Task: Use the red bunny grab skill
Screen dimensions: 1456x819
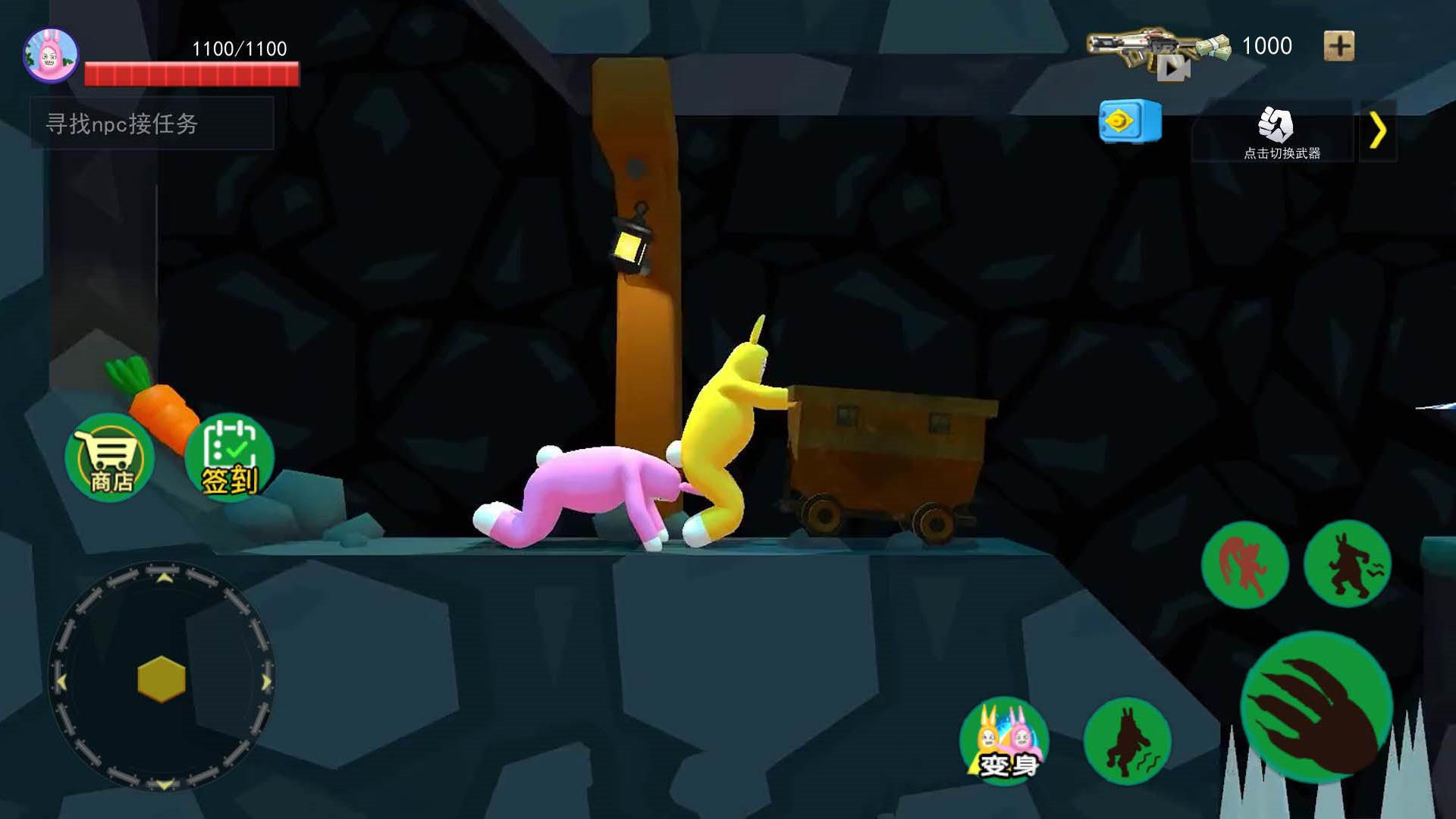Action: [1244, 564]
